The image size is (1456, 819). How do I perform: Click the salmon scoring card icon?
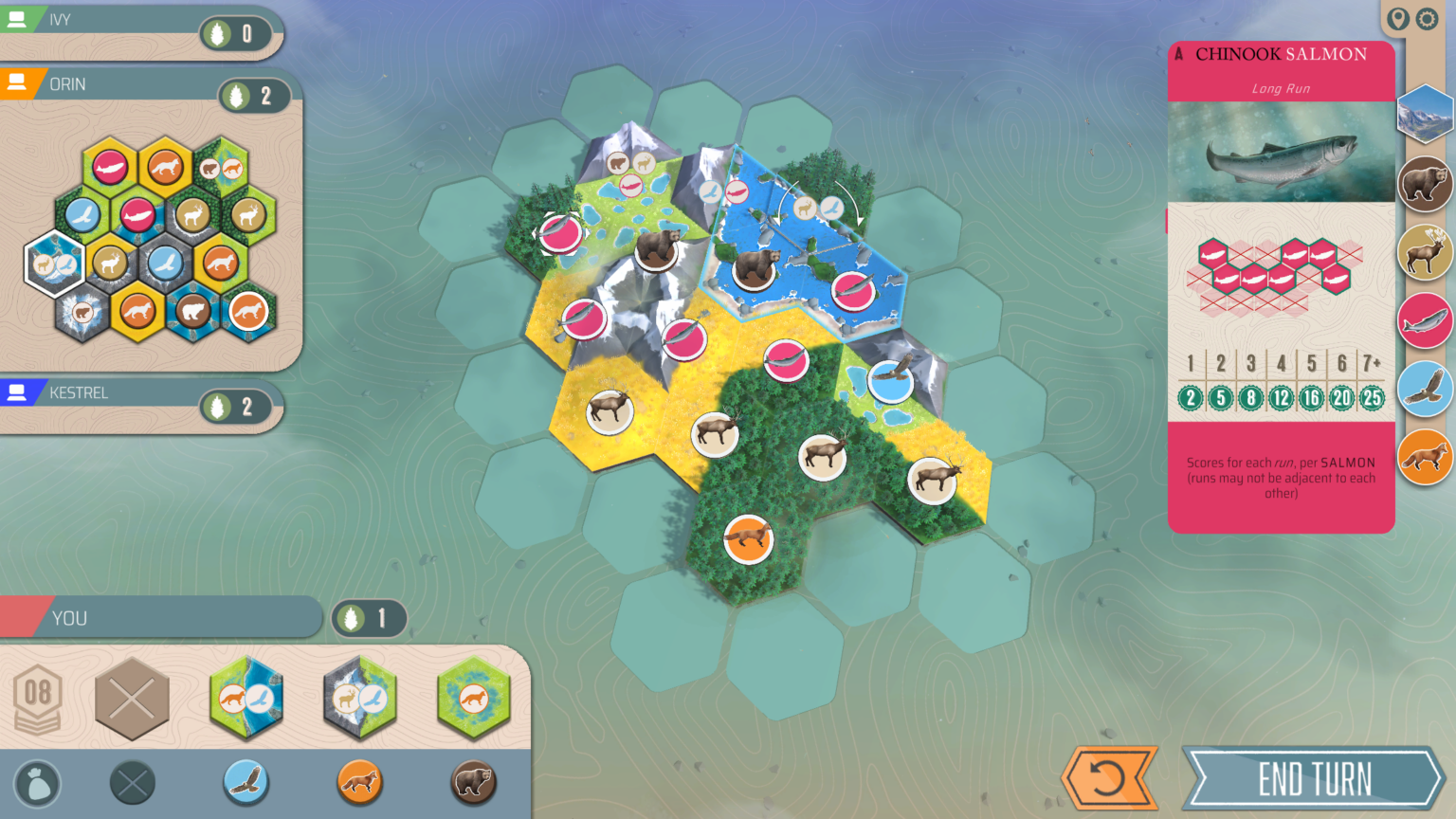(x=1425, y=322)
